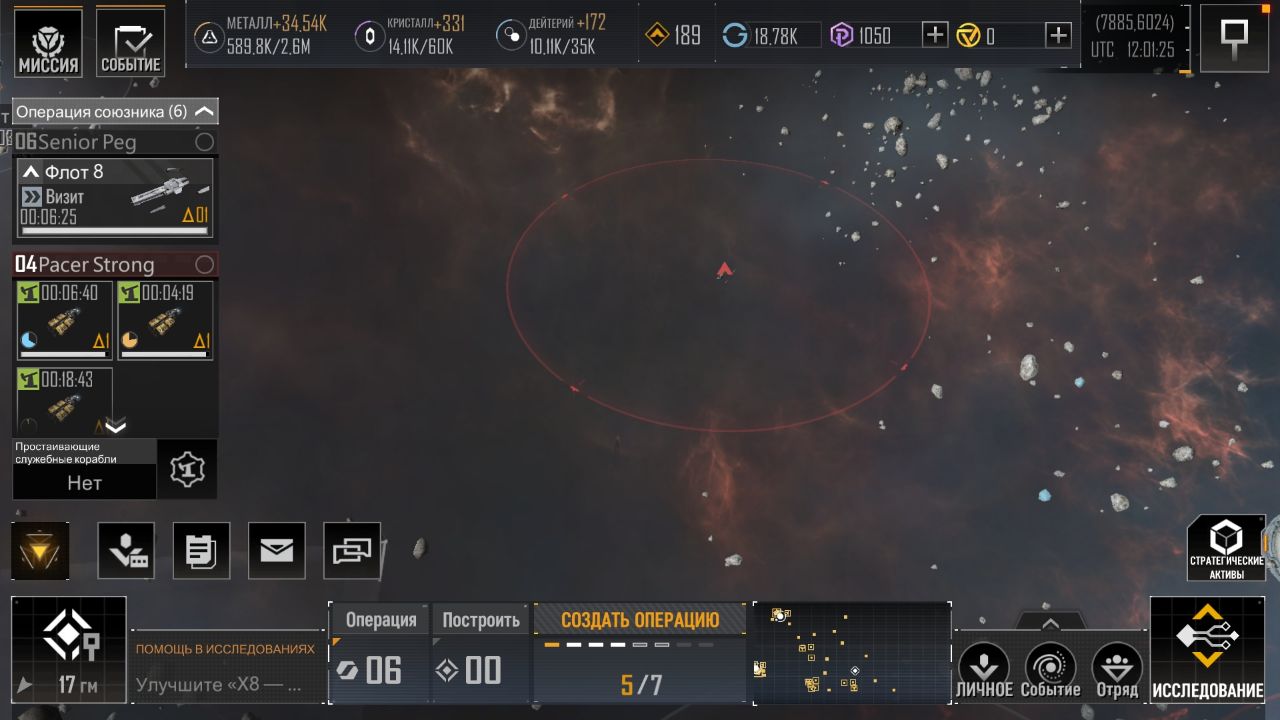Select the Флот 8 Визит card

click(115, 198)
